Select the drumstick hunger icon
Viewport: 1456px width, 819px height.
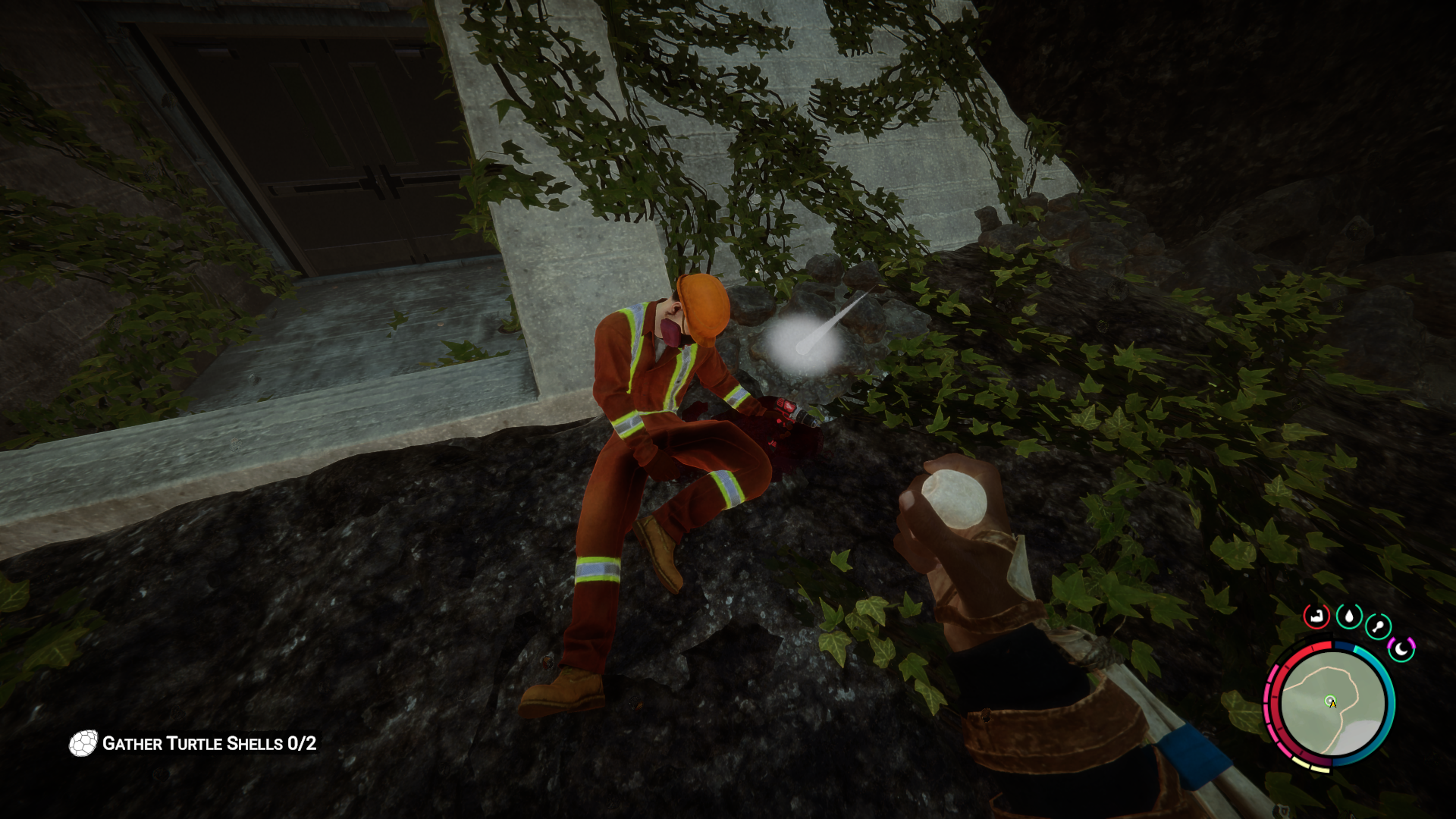(1378, 627)
